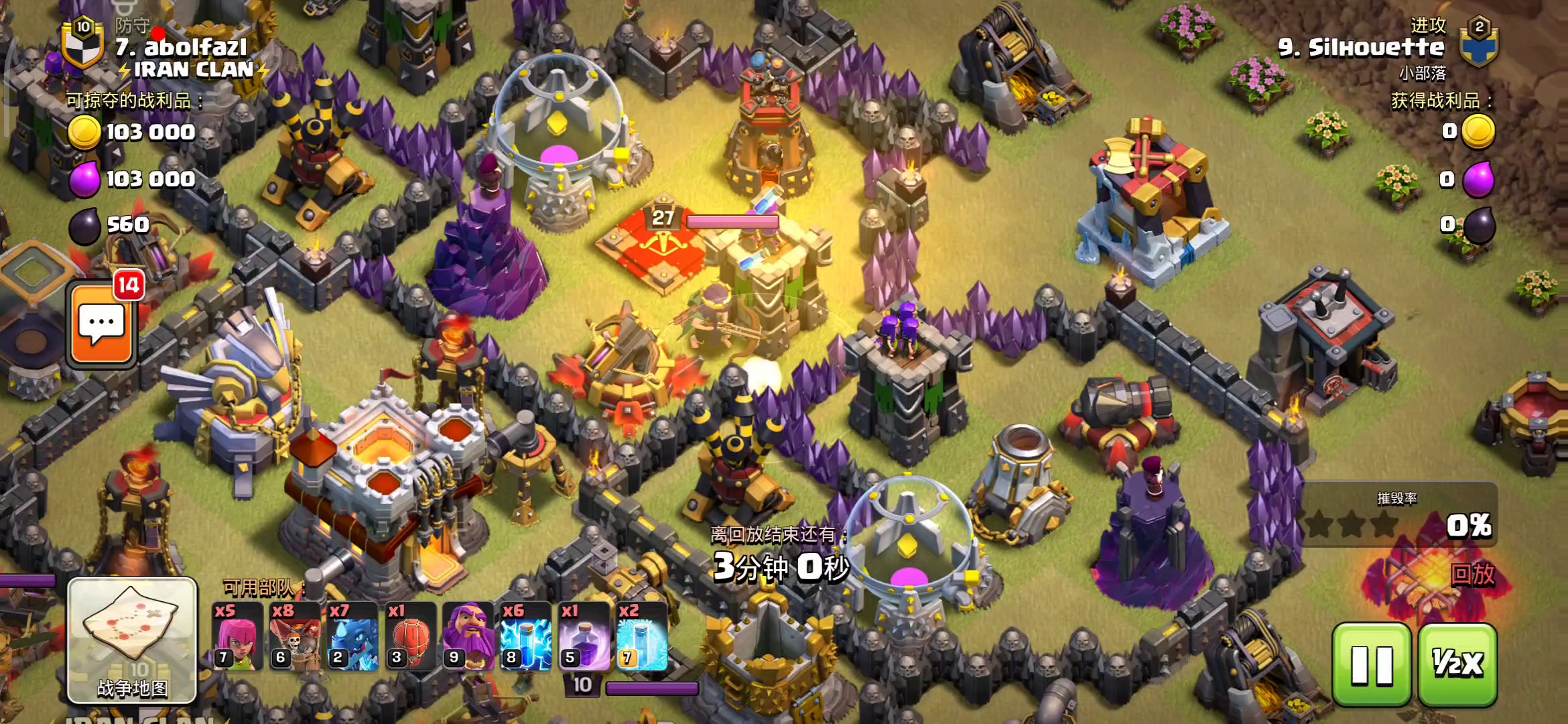1568x724 pixels.
Task: Choose the blue Electro Dragon slot
Action: (352, 637)
